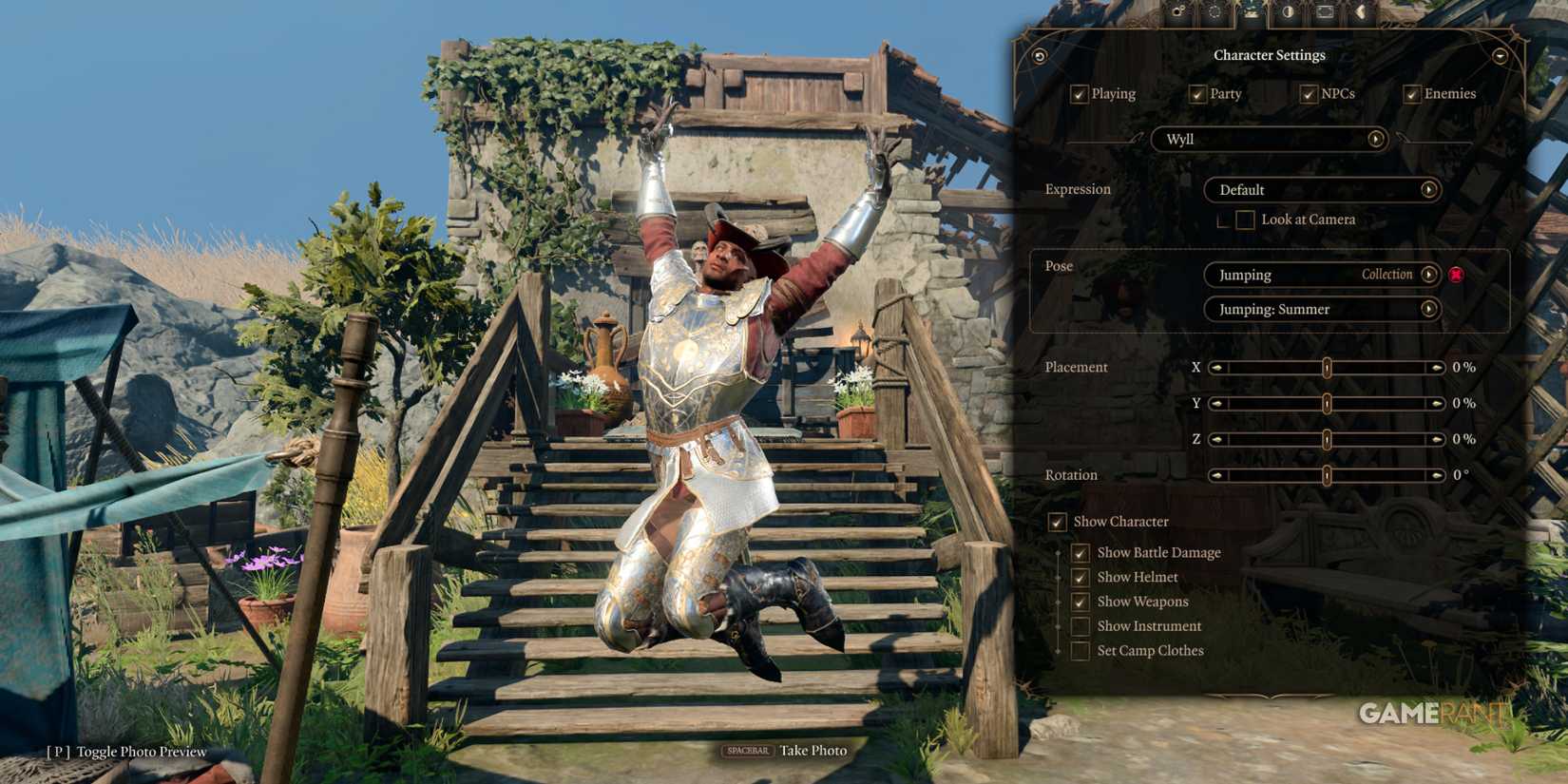Click the red gem icon next to Collection
The height and width of the screenshot is (784, 1568).
click(x=1457, y=275)
